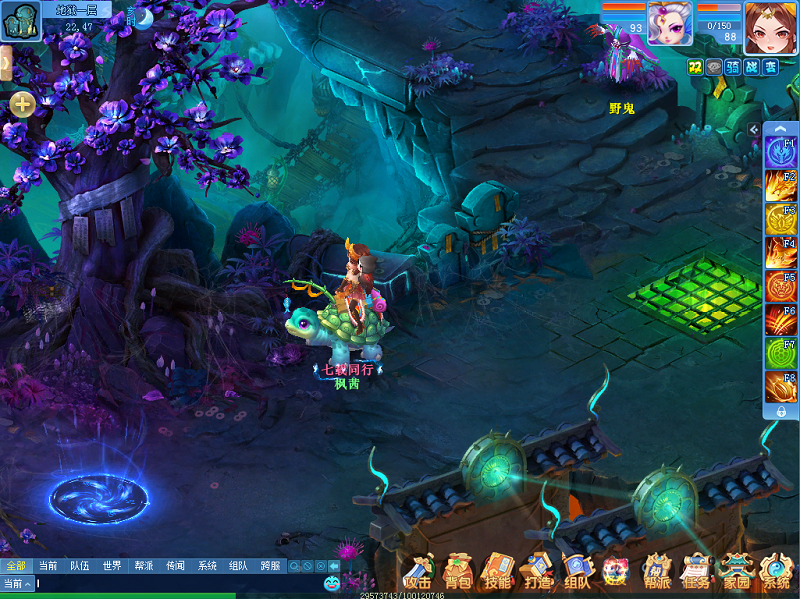This screenshot has height=599, width=800.
Task: Open the 背包 (Backpack) inventory
Action: [x=458, y=573]
